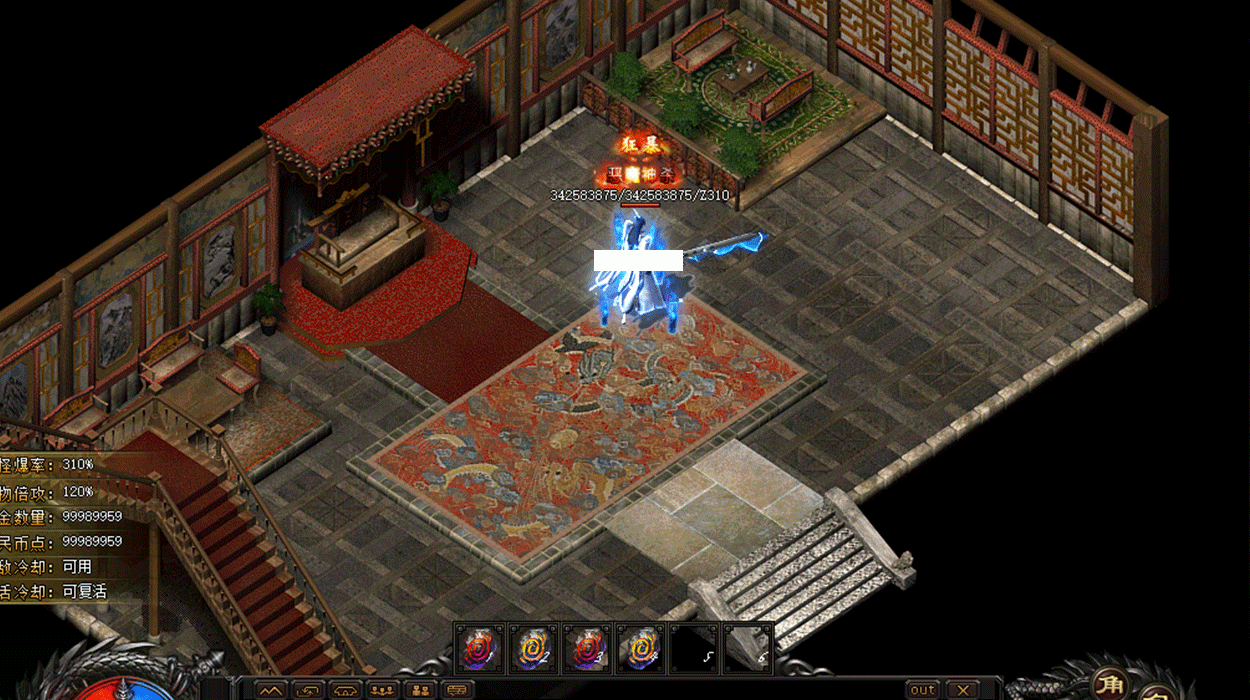Close the game with the X button
Screen dimensions: 1250x700
pyautogui.click(x=961, y=690)
